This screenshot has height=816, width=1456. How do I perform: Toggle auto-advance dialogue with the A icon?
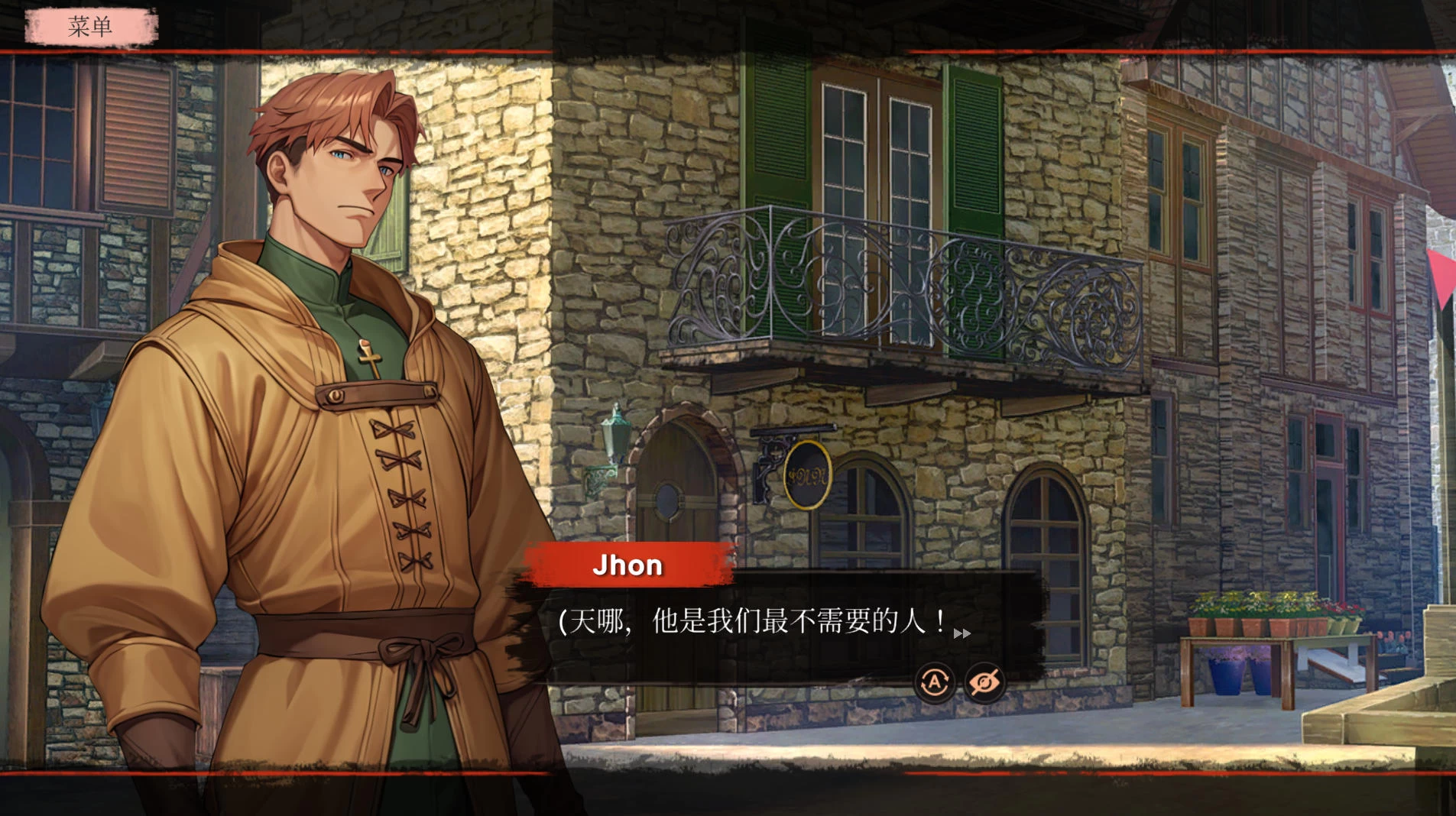coord(934,682)
